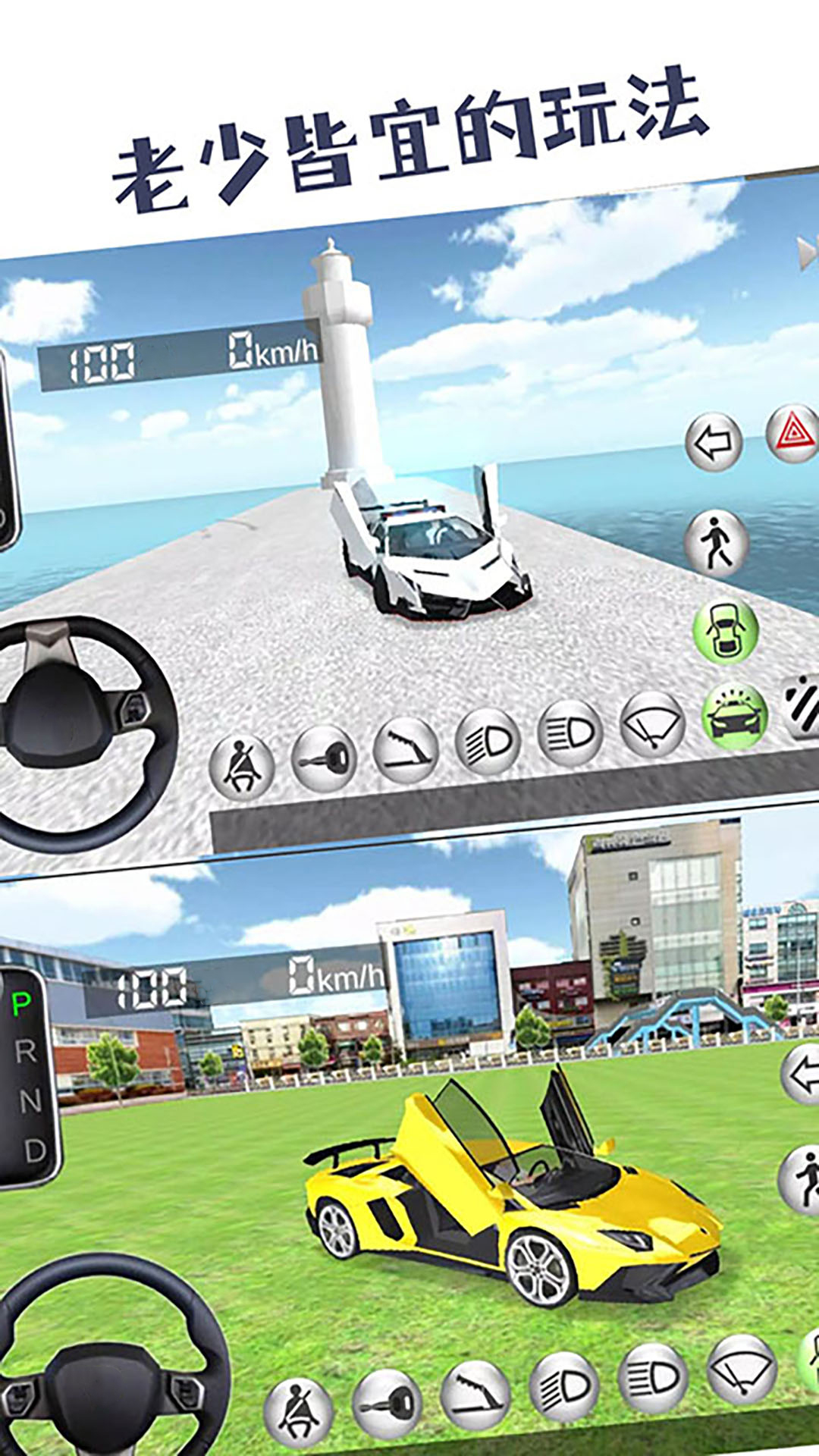This screenshot has width=819, height=1456.
Task: Select gear P on the shifter
Action: (22, 1006)
